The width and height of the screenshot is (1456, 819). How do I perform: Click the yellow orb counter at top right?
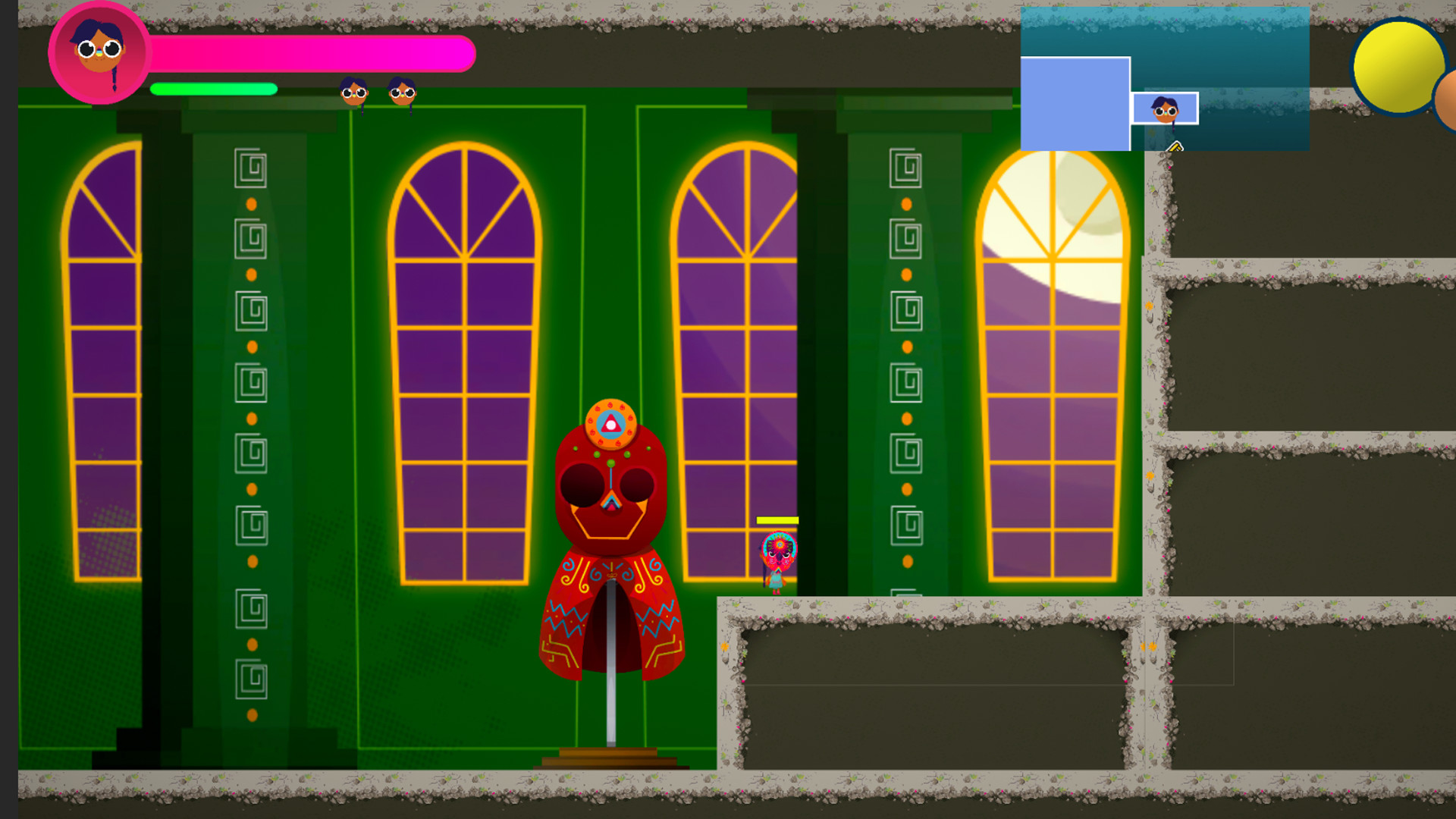(x=1399, y=67)
